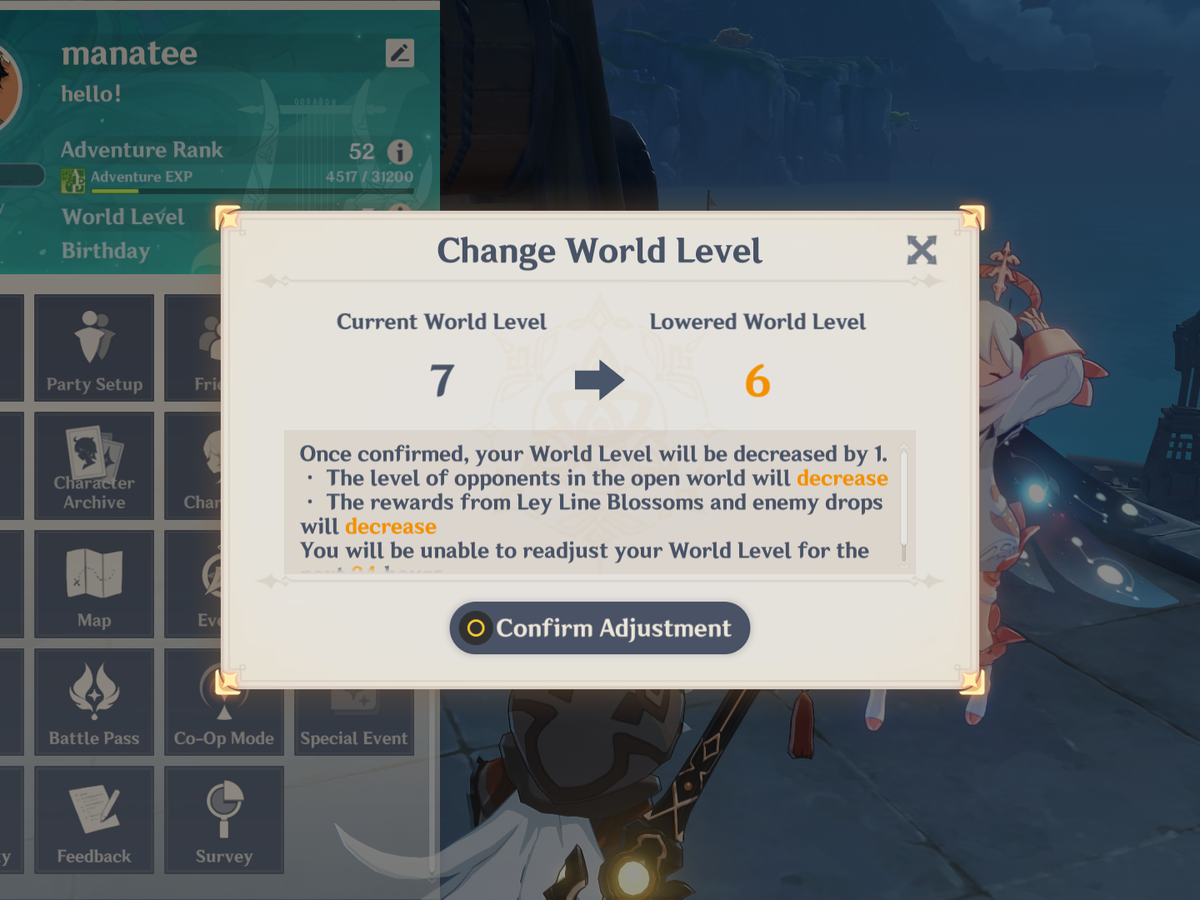Viewport: 1200px width, 900px height.
Task: Open the Character Archive
Action: click(x=94, y=465)
